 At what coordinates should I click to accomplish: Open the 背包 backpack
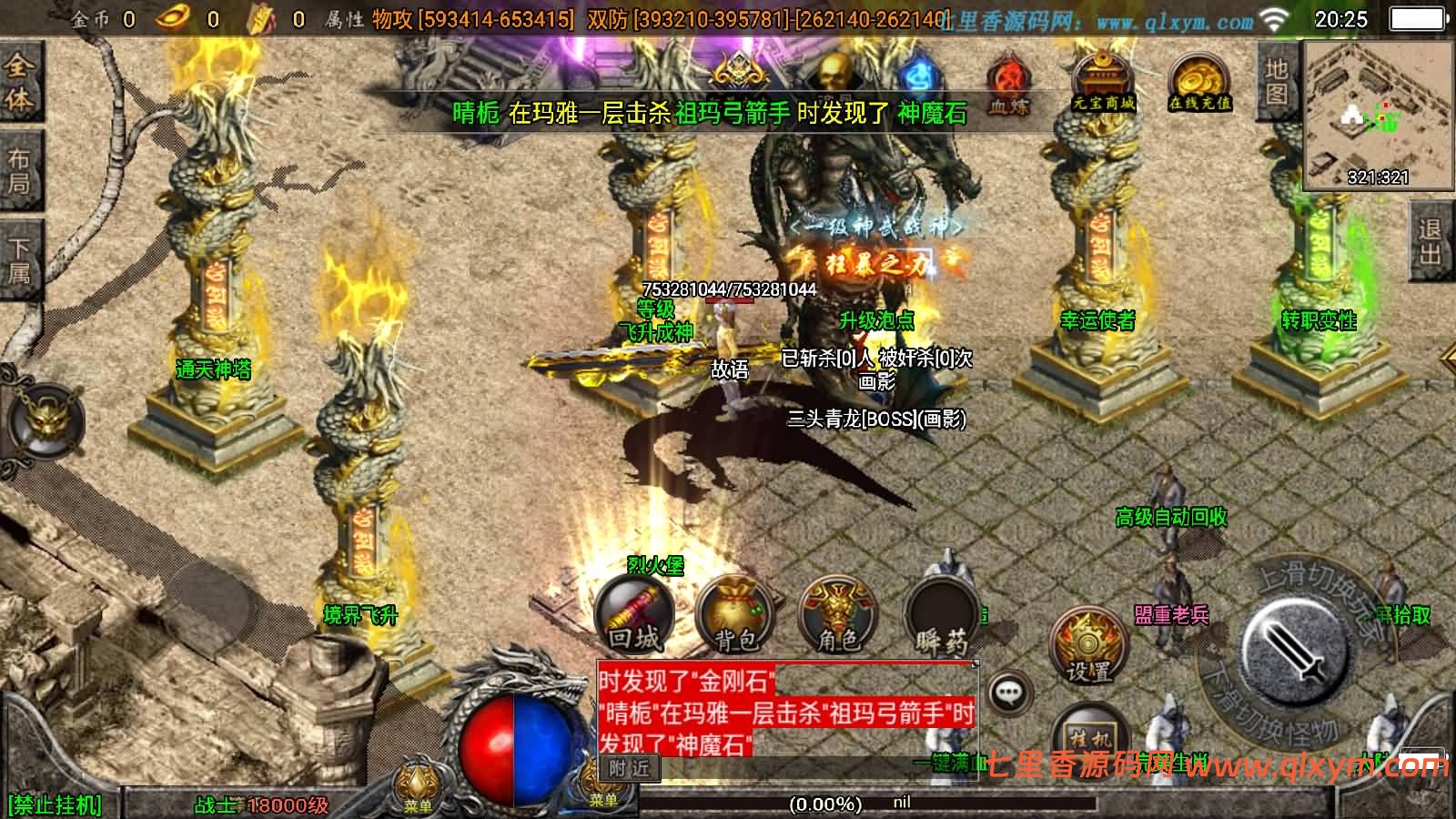coord(735,614)
